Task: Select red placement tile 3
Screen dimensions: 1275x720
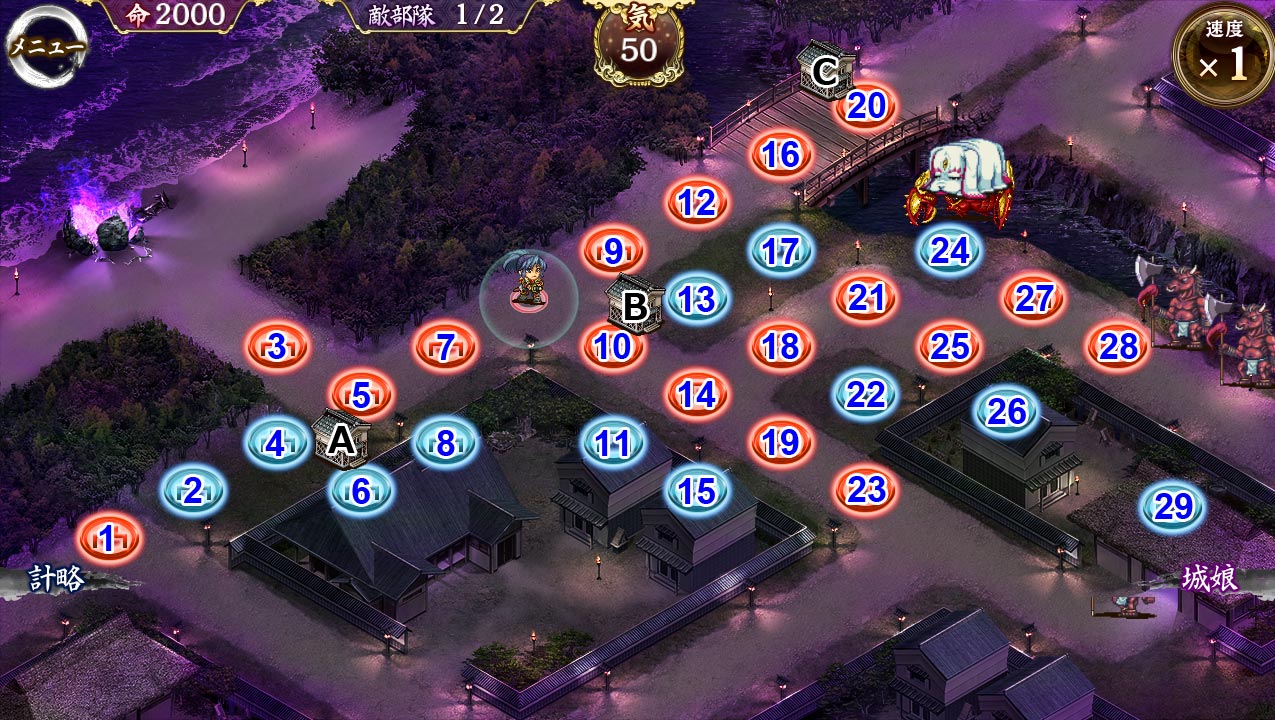Action: (x=278, y=347)
